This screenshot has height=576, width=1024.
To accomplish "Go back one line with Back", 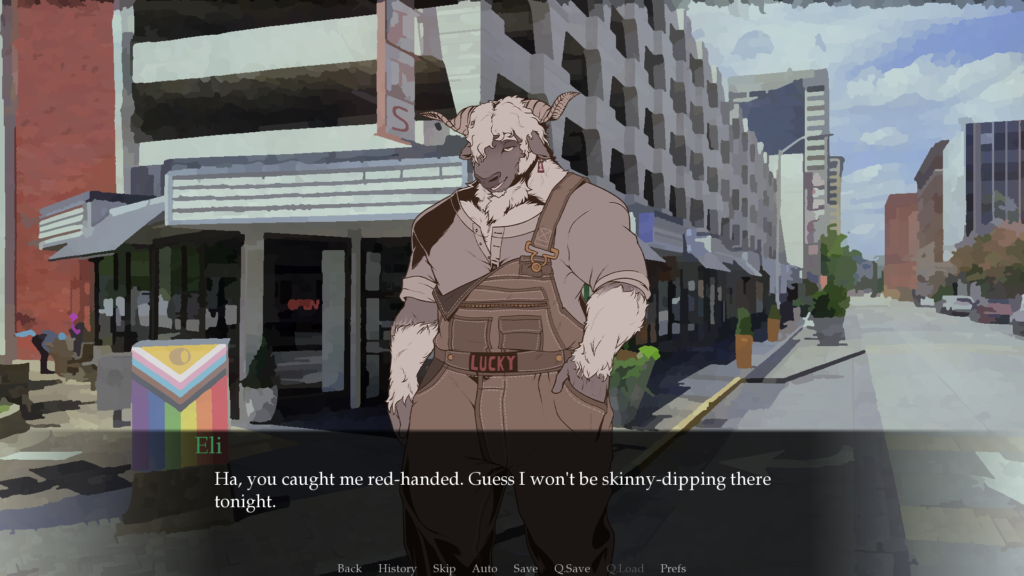I will point(349,568).
